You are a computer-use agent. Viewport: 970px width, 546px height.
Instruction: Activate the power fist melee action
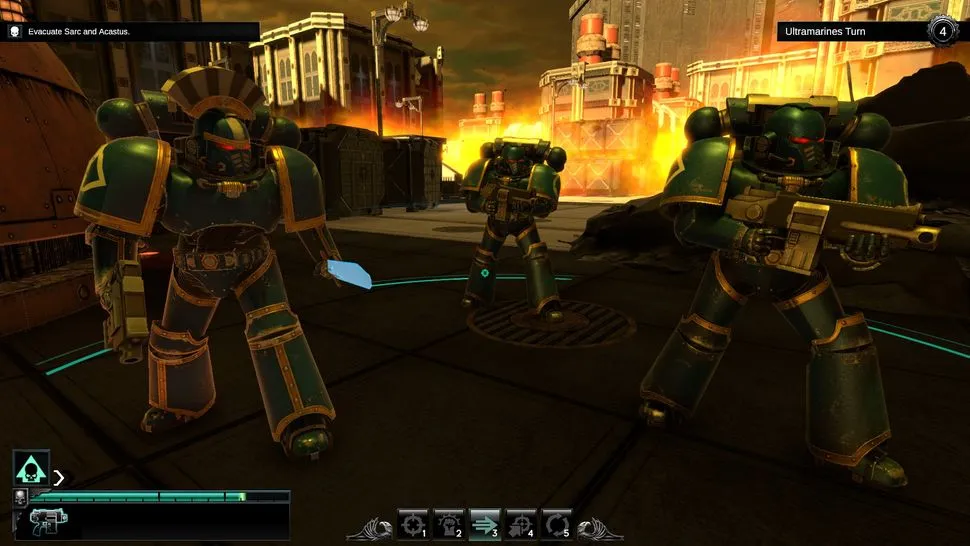(448, 524)
